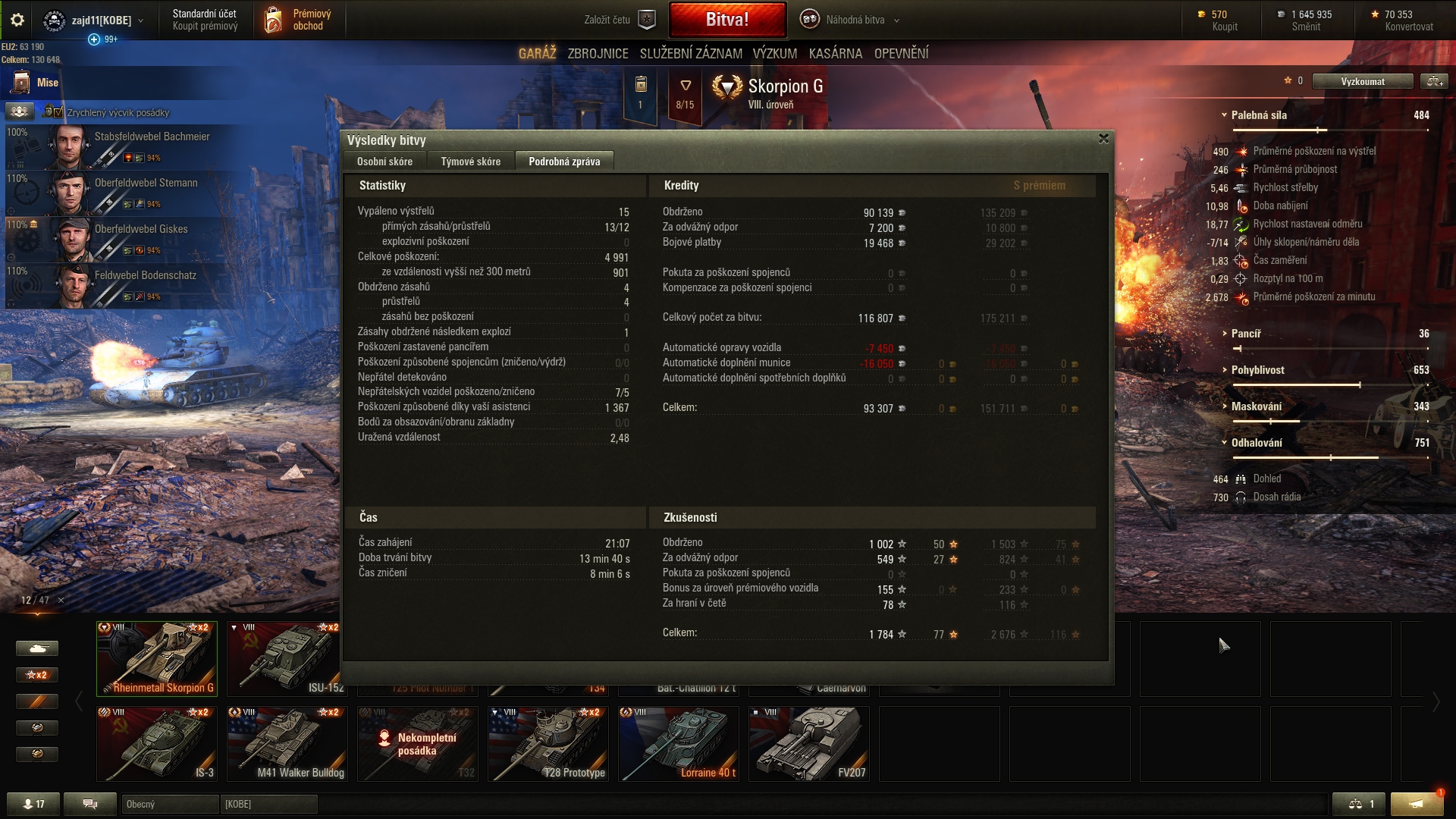This screenshot has height=819, width=1456.
Task: Select the Podrobná zpráva tab
Action: (x=563, y=162)
